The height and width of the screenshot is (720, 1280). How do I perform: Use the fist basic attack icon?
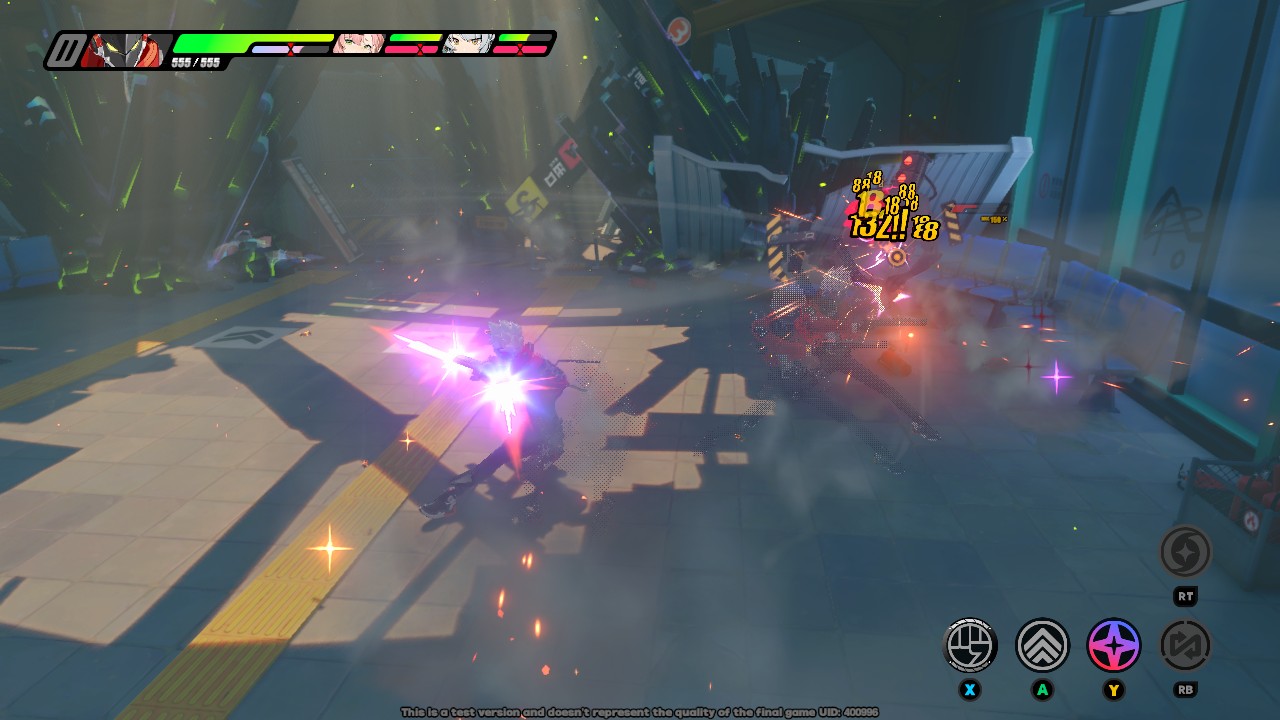click(x=970, y=645)
